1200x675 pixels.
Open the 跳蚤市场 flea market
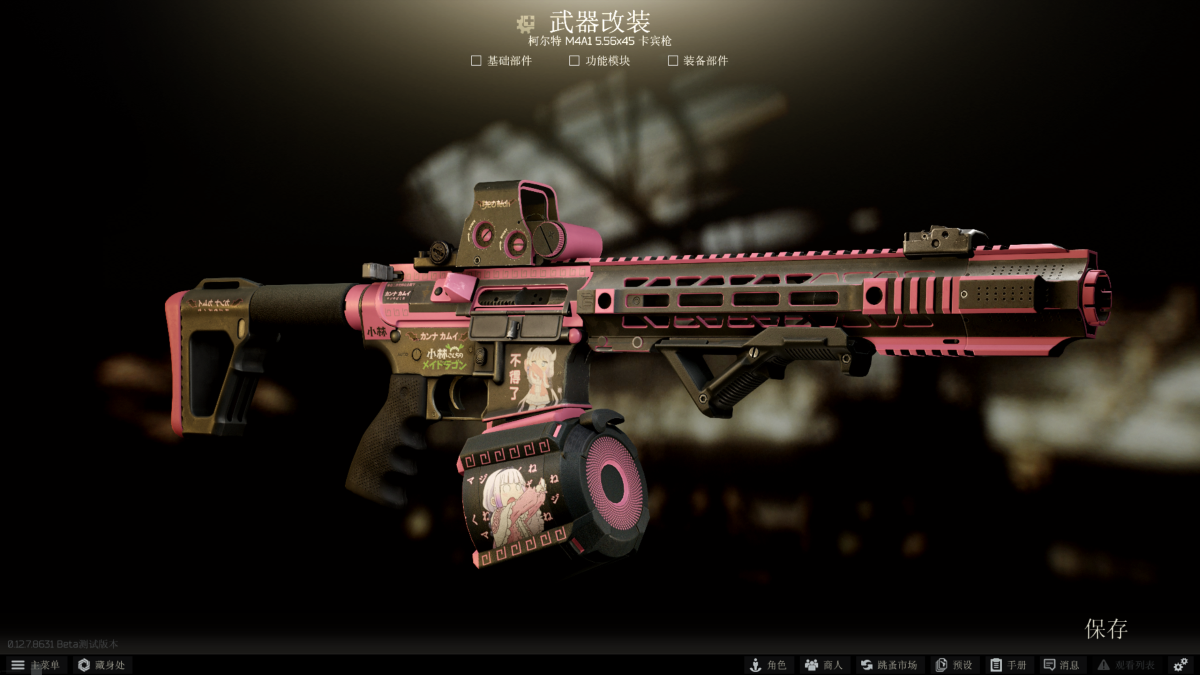tap(889, 665)
